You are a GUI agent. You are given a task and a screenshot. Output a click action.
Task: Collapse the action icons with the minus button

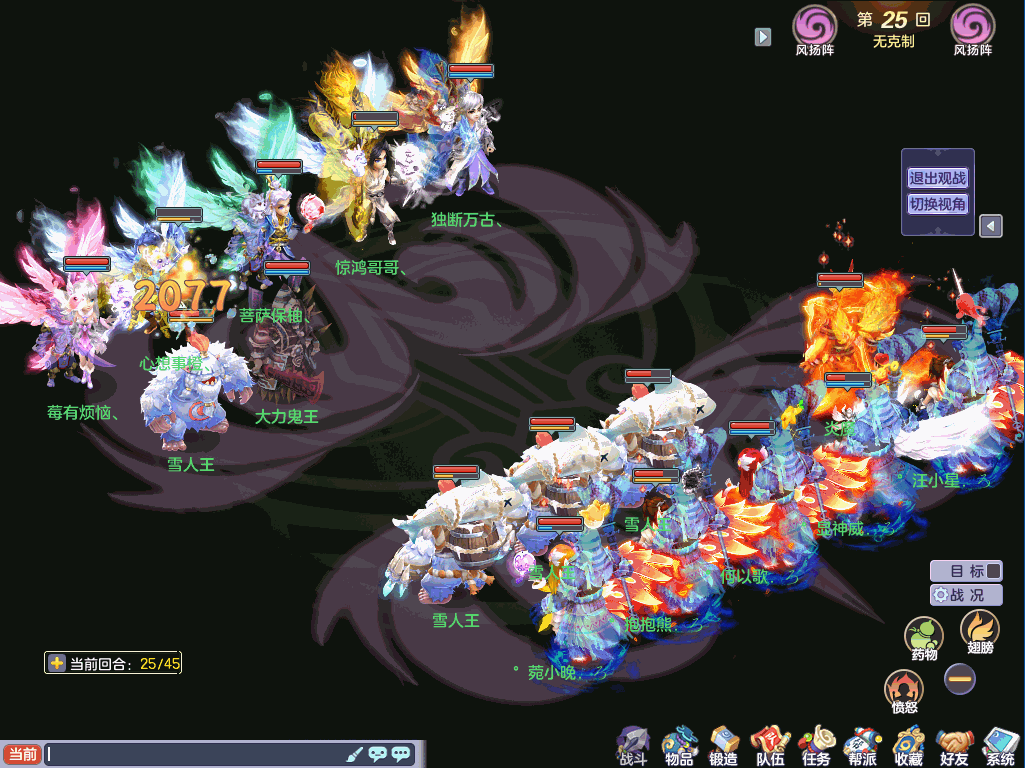[x=960, y=679]
